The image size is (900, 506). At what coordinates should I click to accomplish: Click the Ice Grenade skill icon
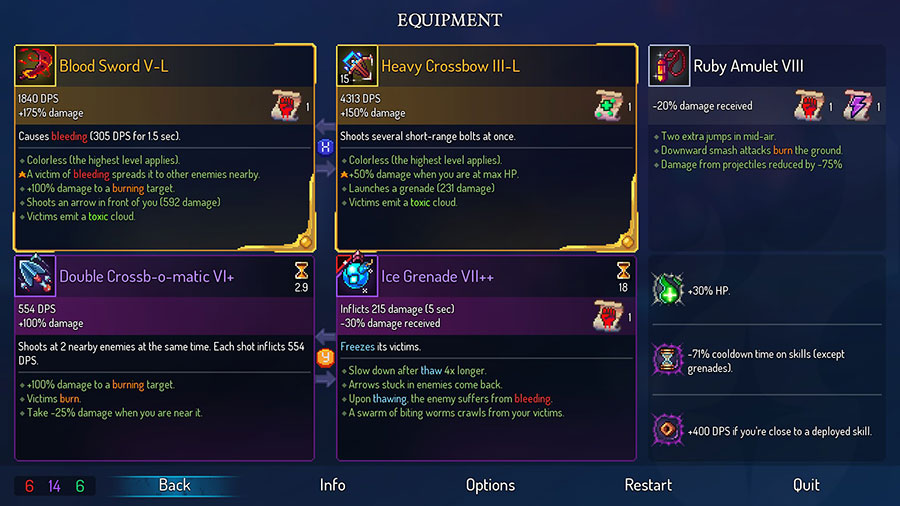pos(358,276)
